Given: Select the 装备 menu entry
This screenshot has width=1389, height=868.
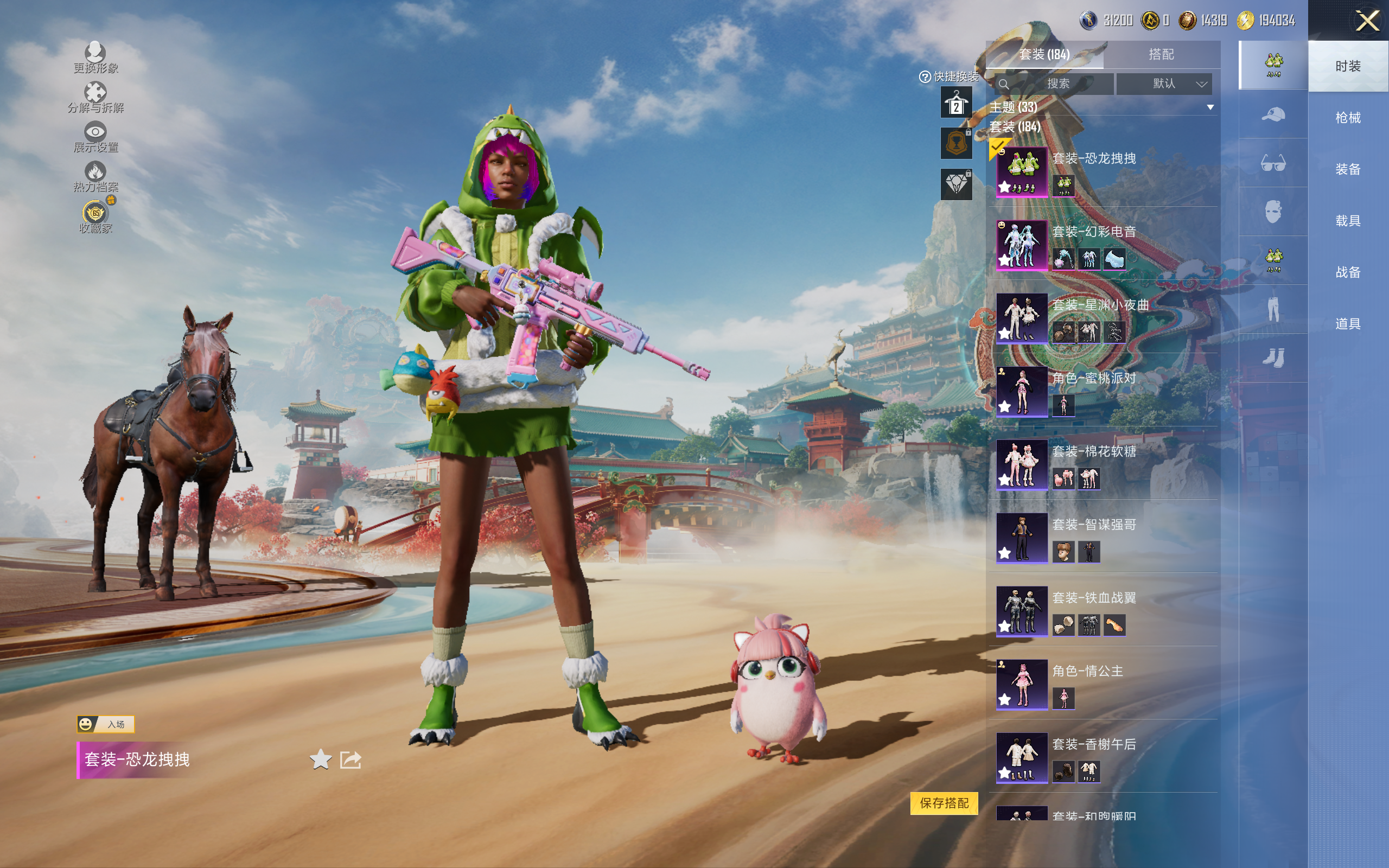Looking at the screenshot, I should (1348, 169).
